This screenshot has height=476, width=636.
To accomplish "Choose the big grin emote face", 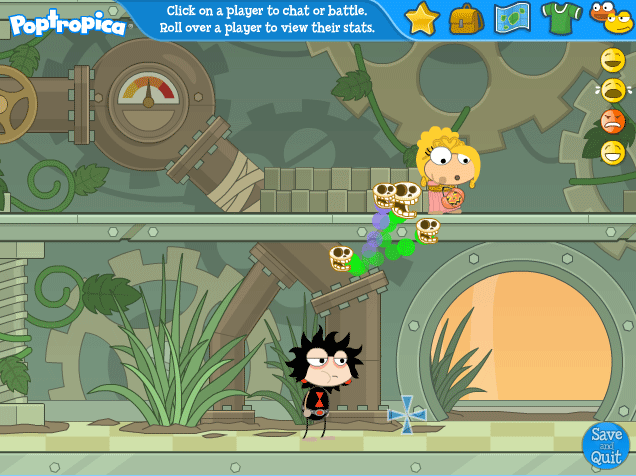I will click(613, 153).
